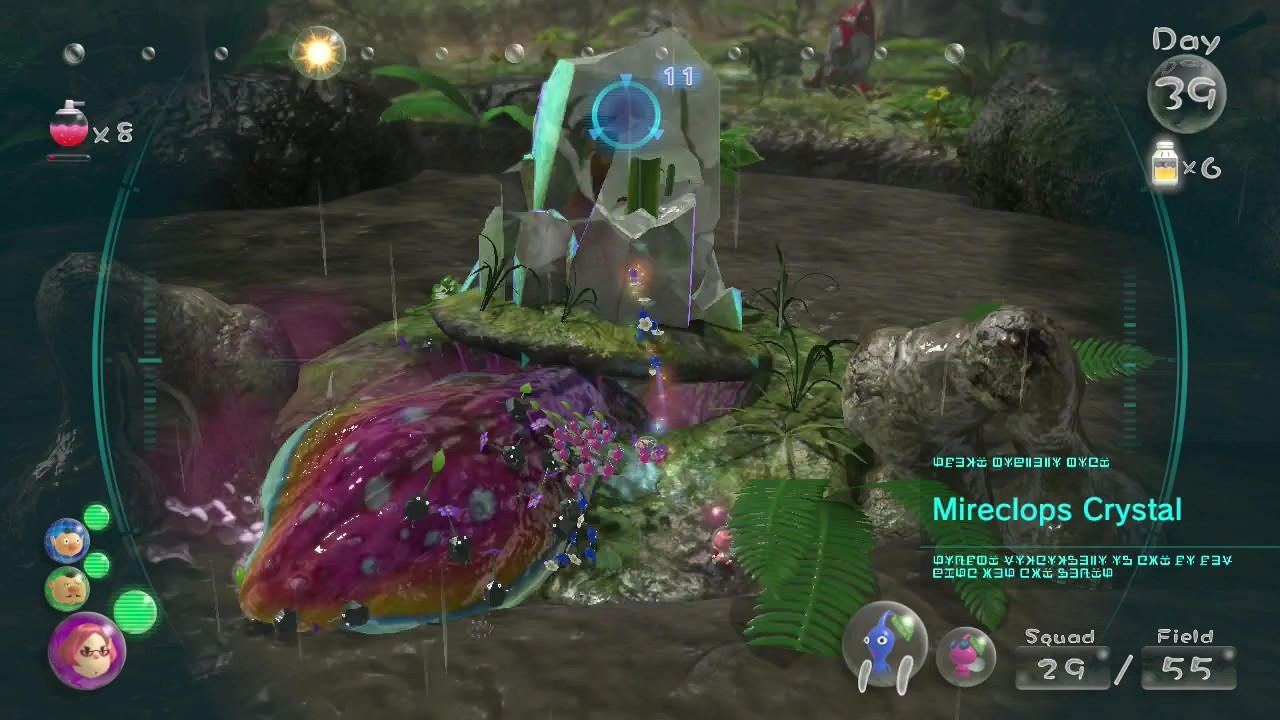Click the target reticle showing 11
The height and width of the screenshot is (720, 1280).
tap(626, 113)
